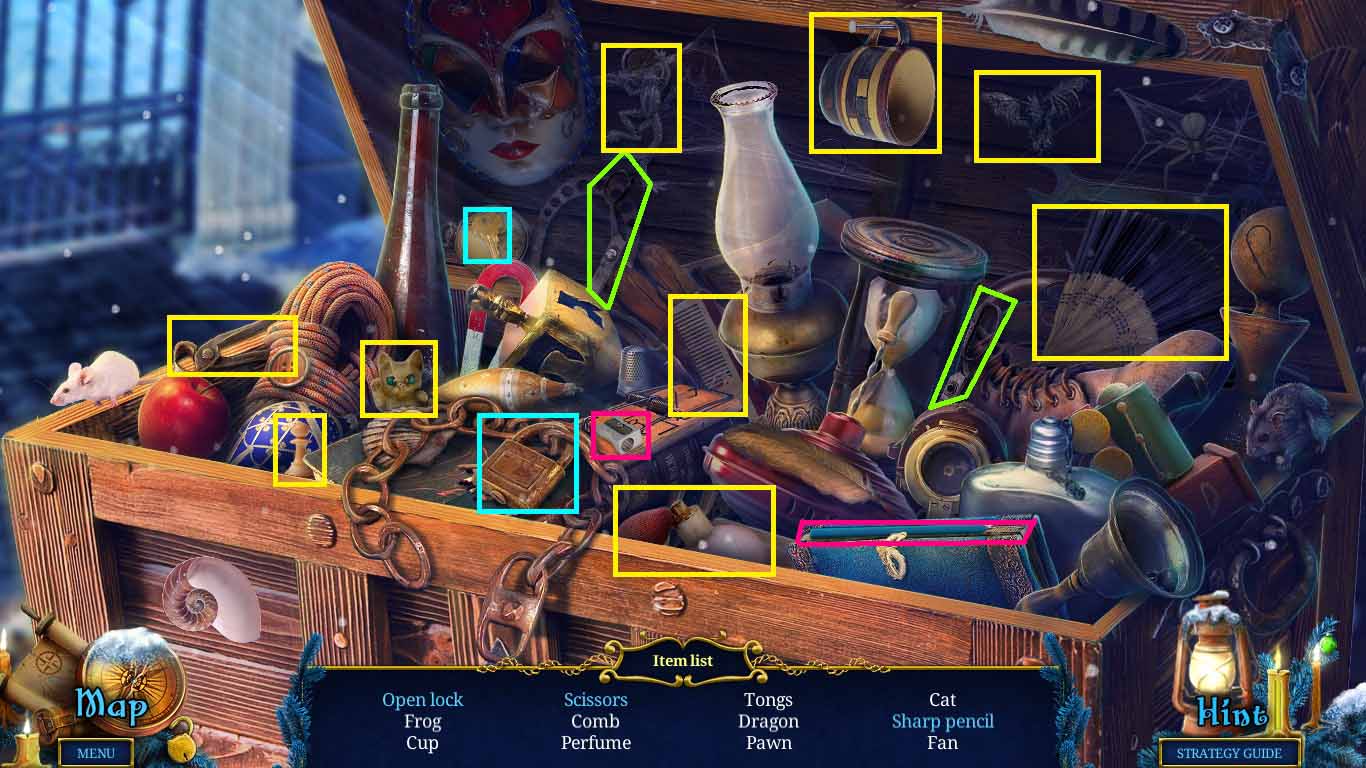Click "Fan" in the item list
The height and width of the screenshot is (768, 1366).
click(x=943, y=743)
